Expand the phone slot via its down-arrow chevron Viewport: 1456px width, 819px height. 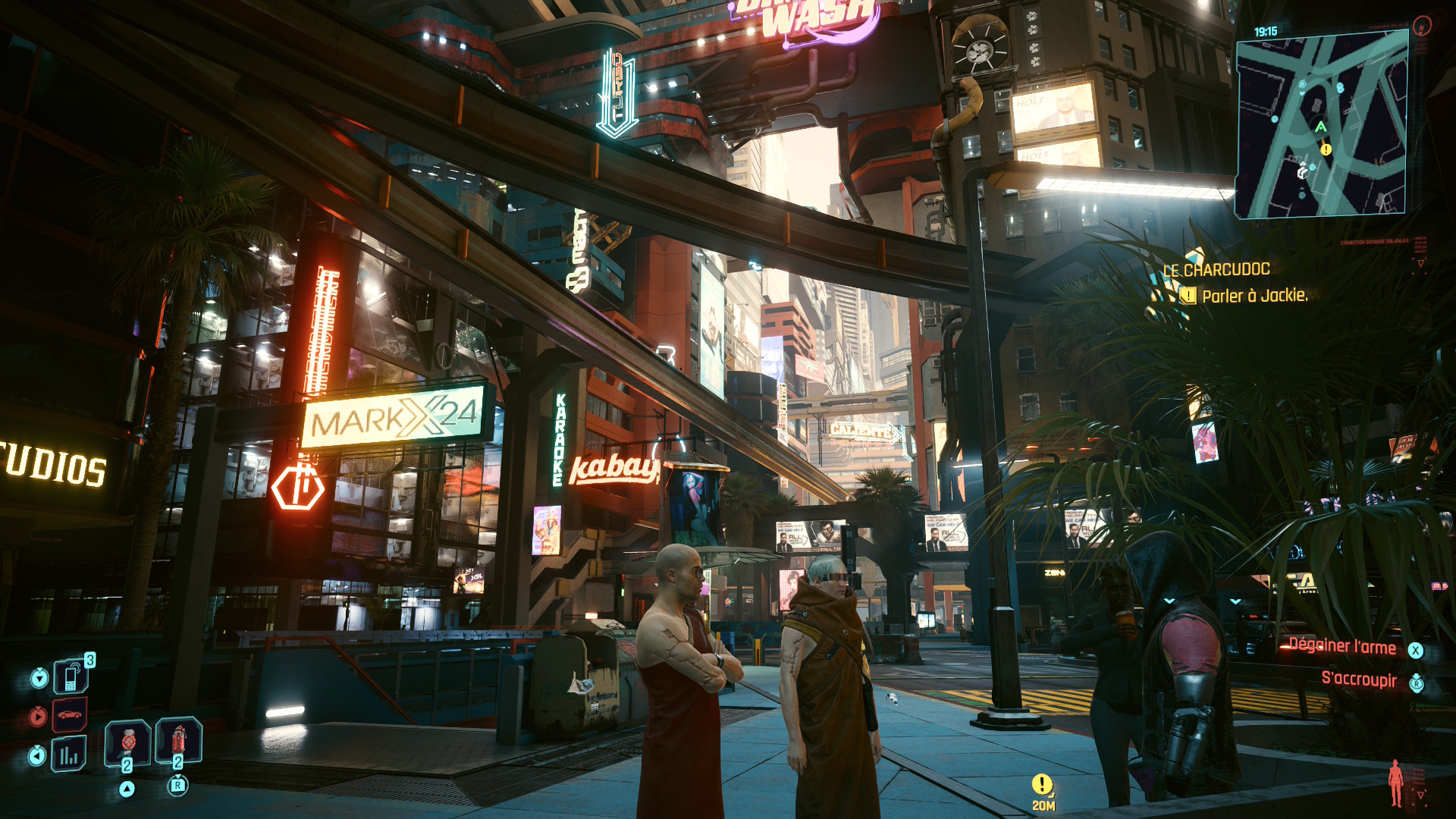39,677
